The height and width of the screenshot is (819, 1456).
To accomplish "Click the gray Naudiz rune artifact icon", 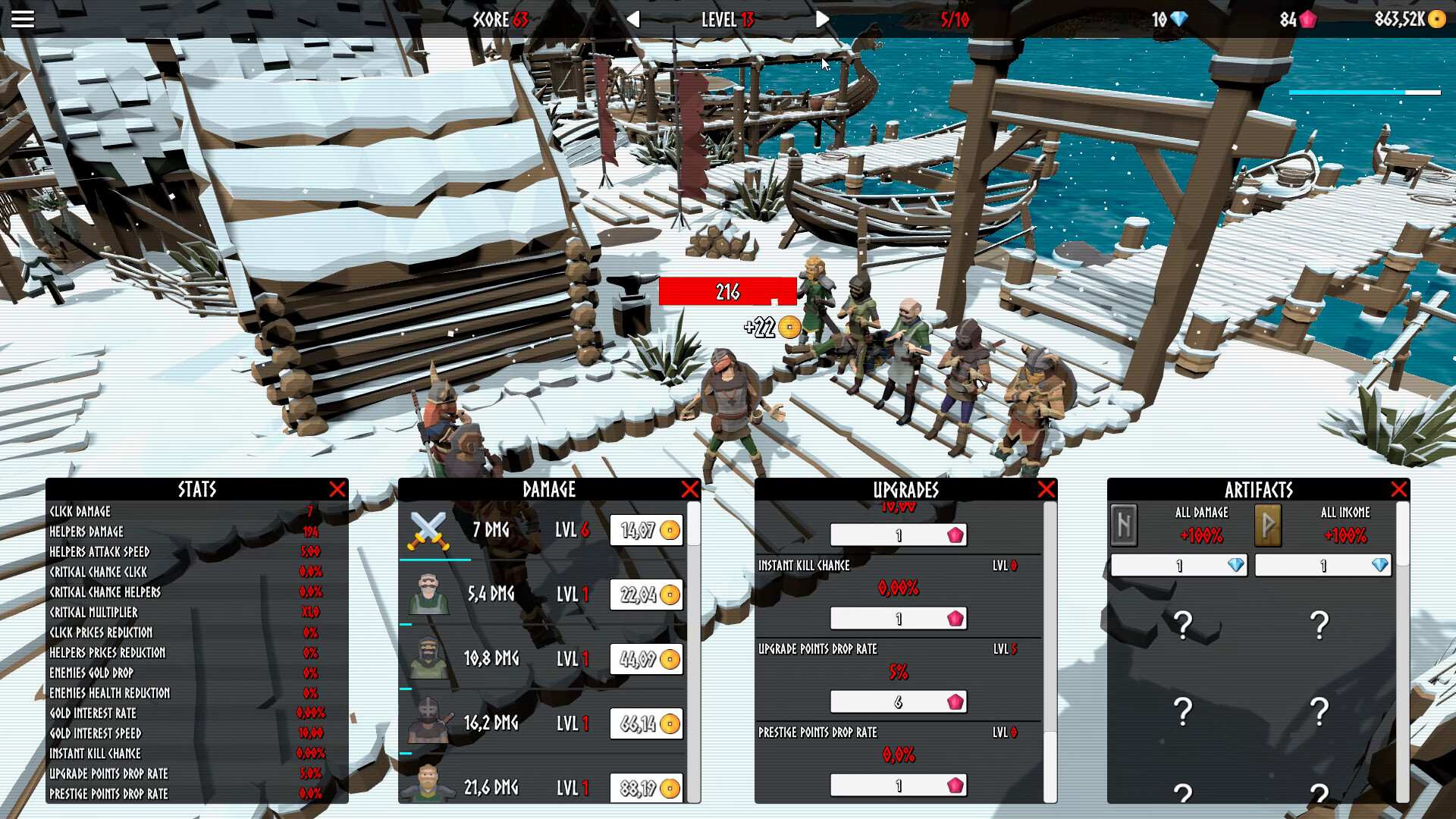I will pyautogui.click(x=1124, y=526).
